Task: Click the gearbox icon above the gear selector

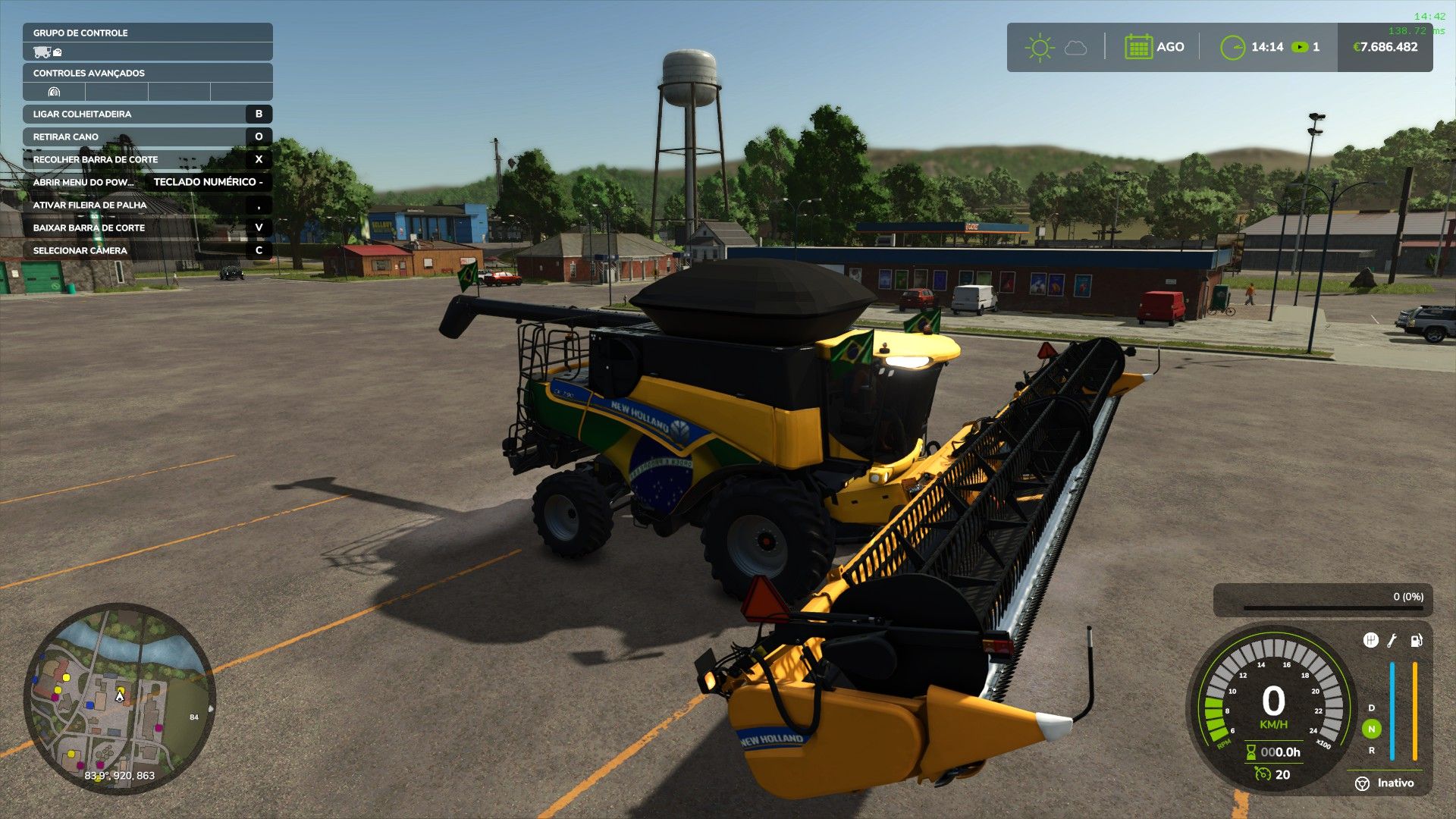Action: pos(1370,641)
